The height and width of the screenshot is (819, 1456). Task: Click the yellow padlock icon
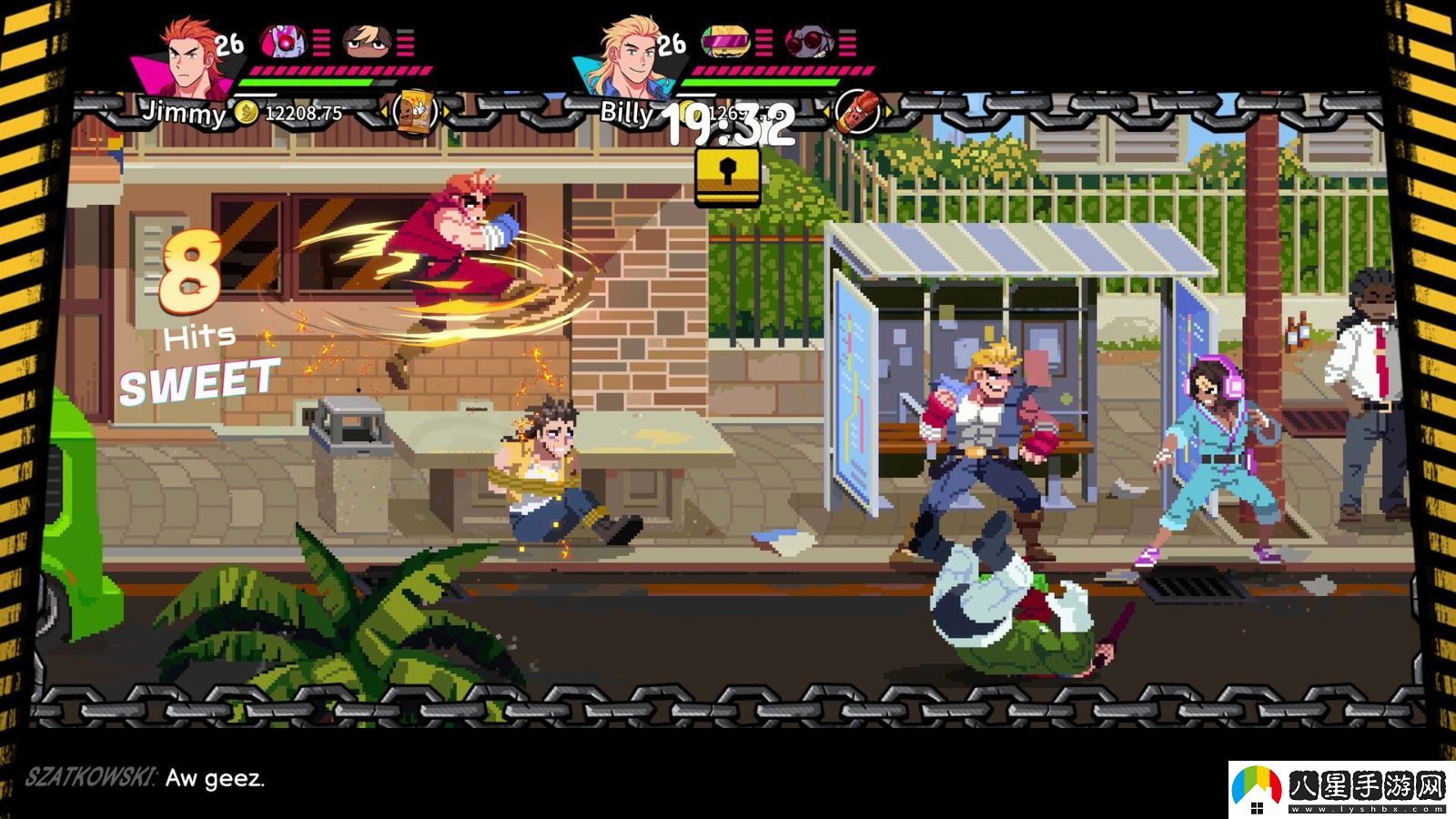point(727,176)
